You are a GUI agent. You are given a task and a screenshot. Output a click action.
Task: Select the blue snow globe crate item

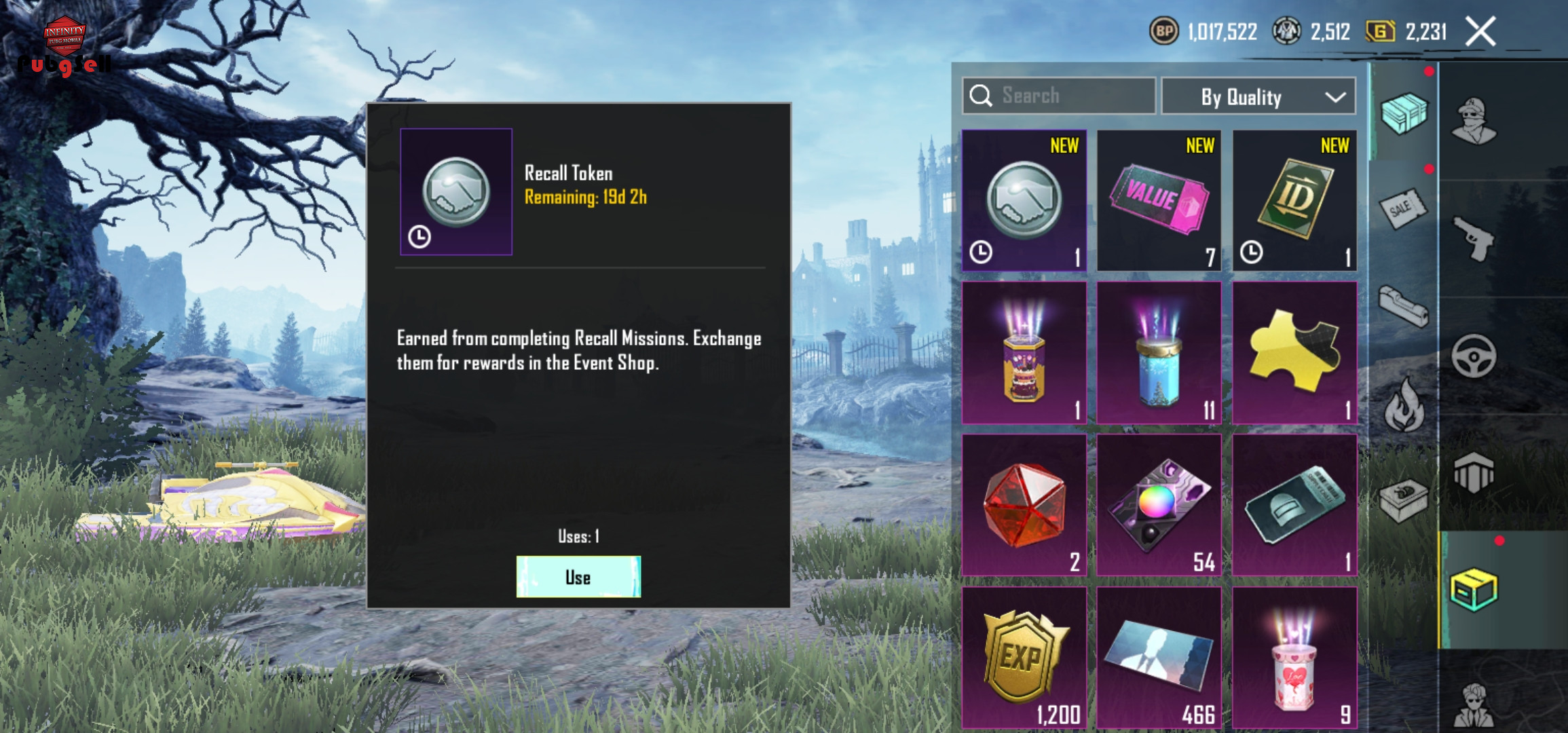[x=1159, y=353]
